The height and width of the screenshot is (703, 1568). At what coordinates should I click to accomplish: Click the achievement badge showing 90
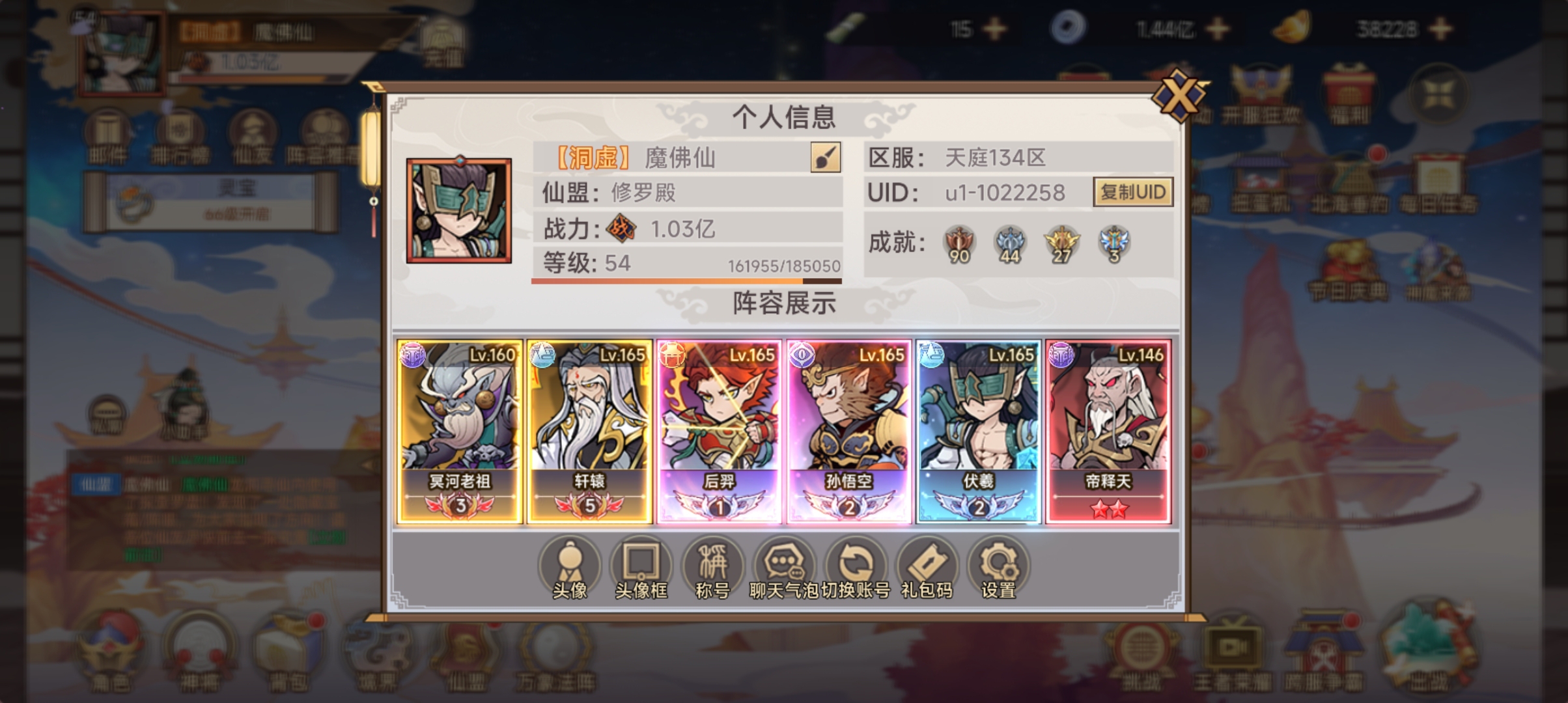[x=959, y=243]
